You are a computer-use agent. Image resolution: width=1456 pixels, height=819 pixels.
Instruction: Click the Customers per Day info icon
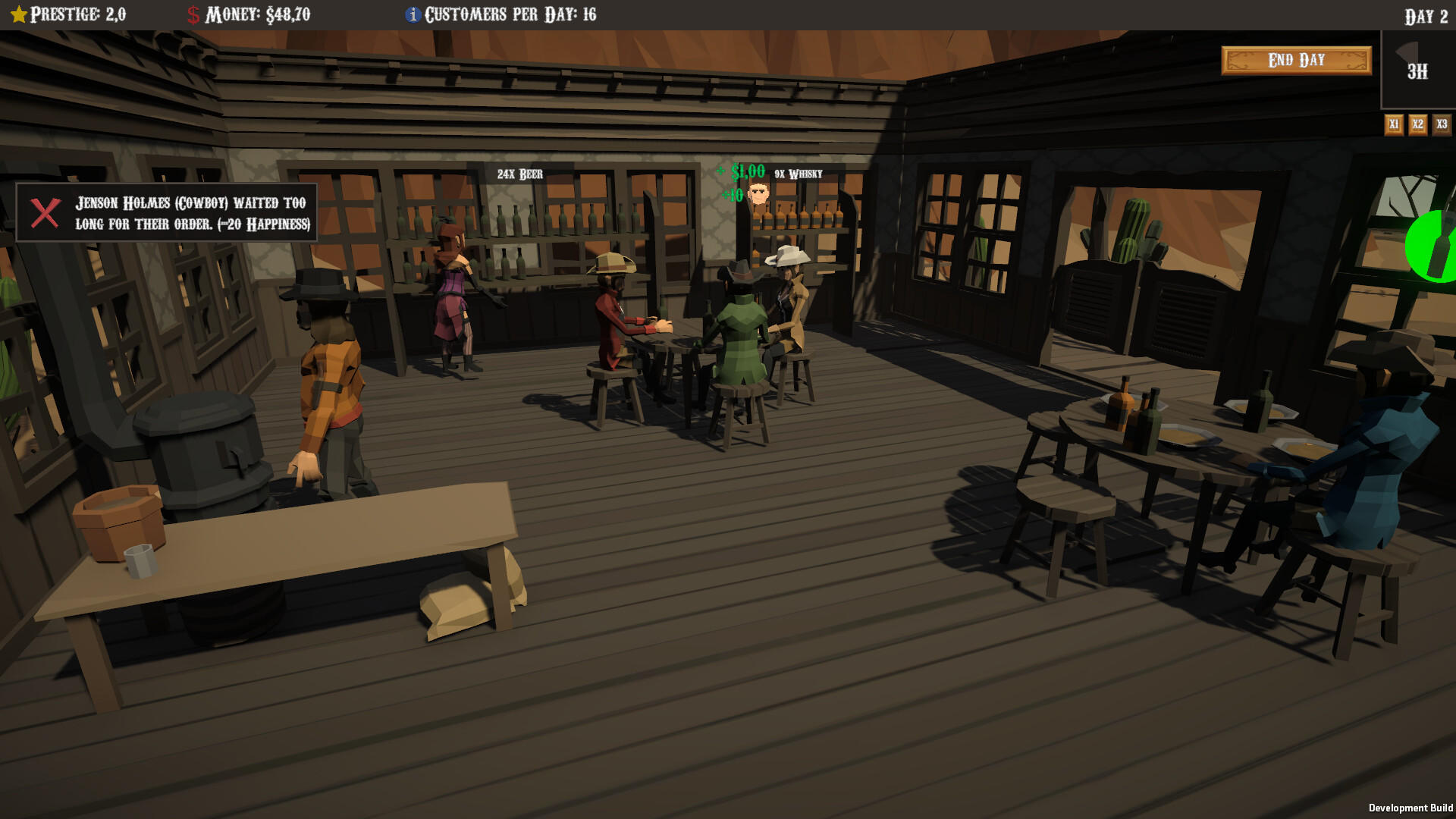click(412, 13)
